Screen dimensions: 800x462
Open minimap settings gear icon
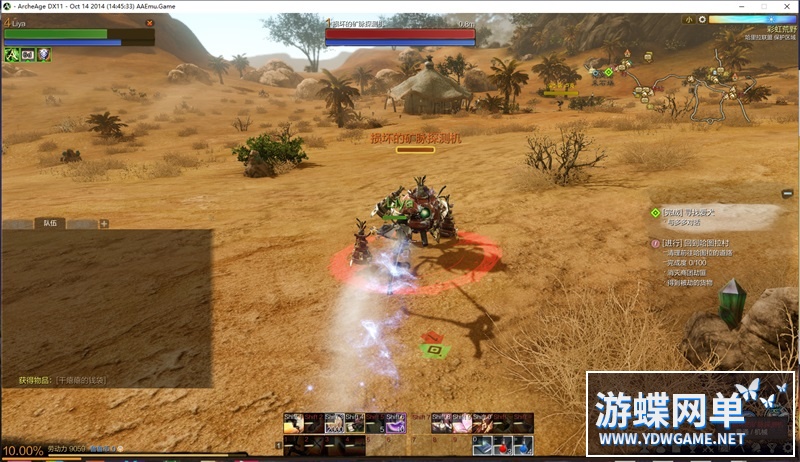[704, 19]
